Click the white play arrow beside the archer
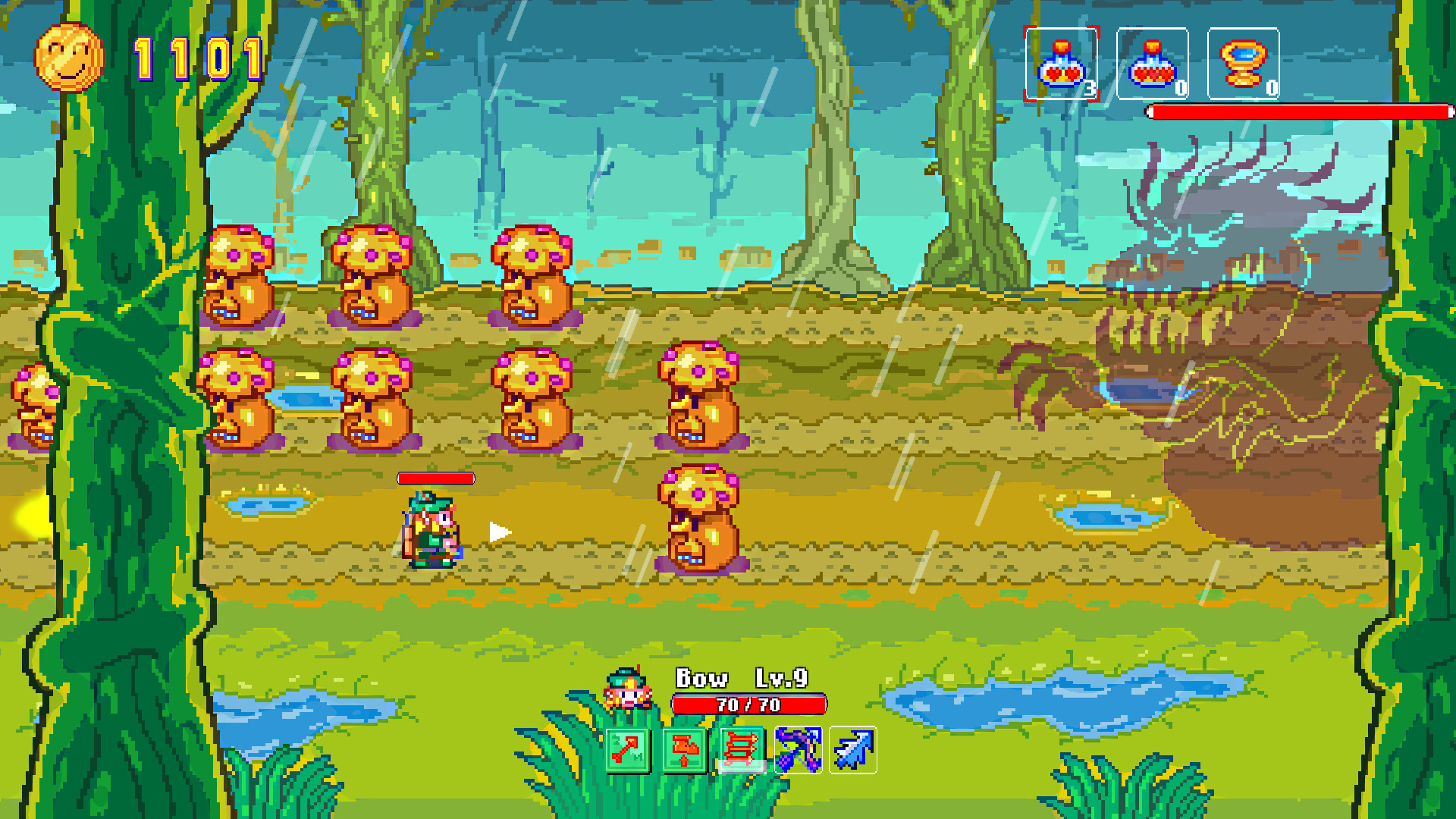1456x819 pixels. pos(500,531)
